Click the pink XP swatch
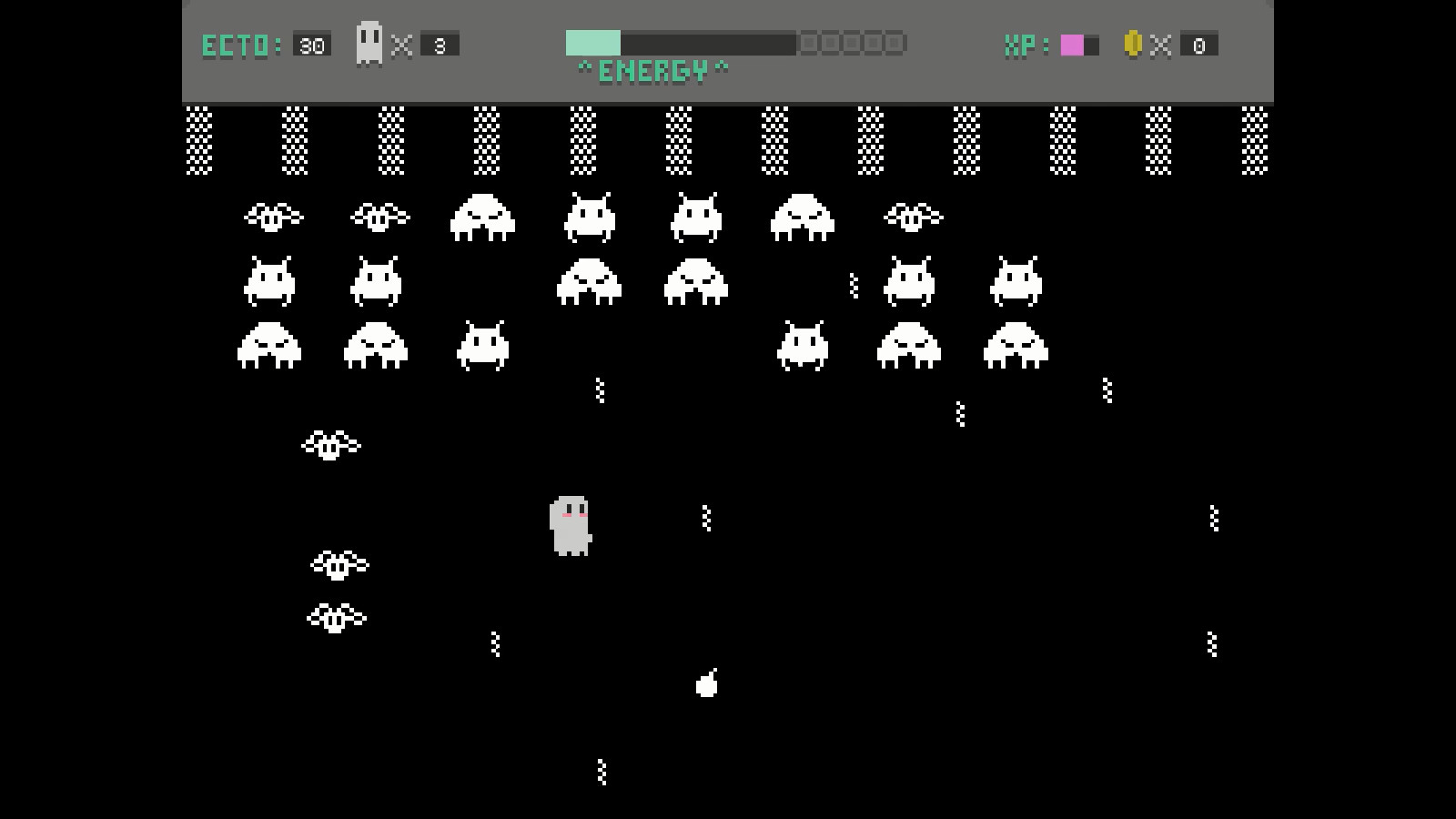 point(1070,43)
